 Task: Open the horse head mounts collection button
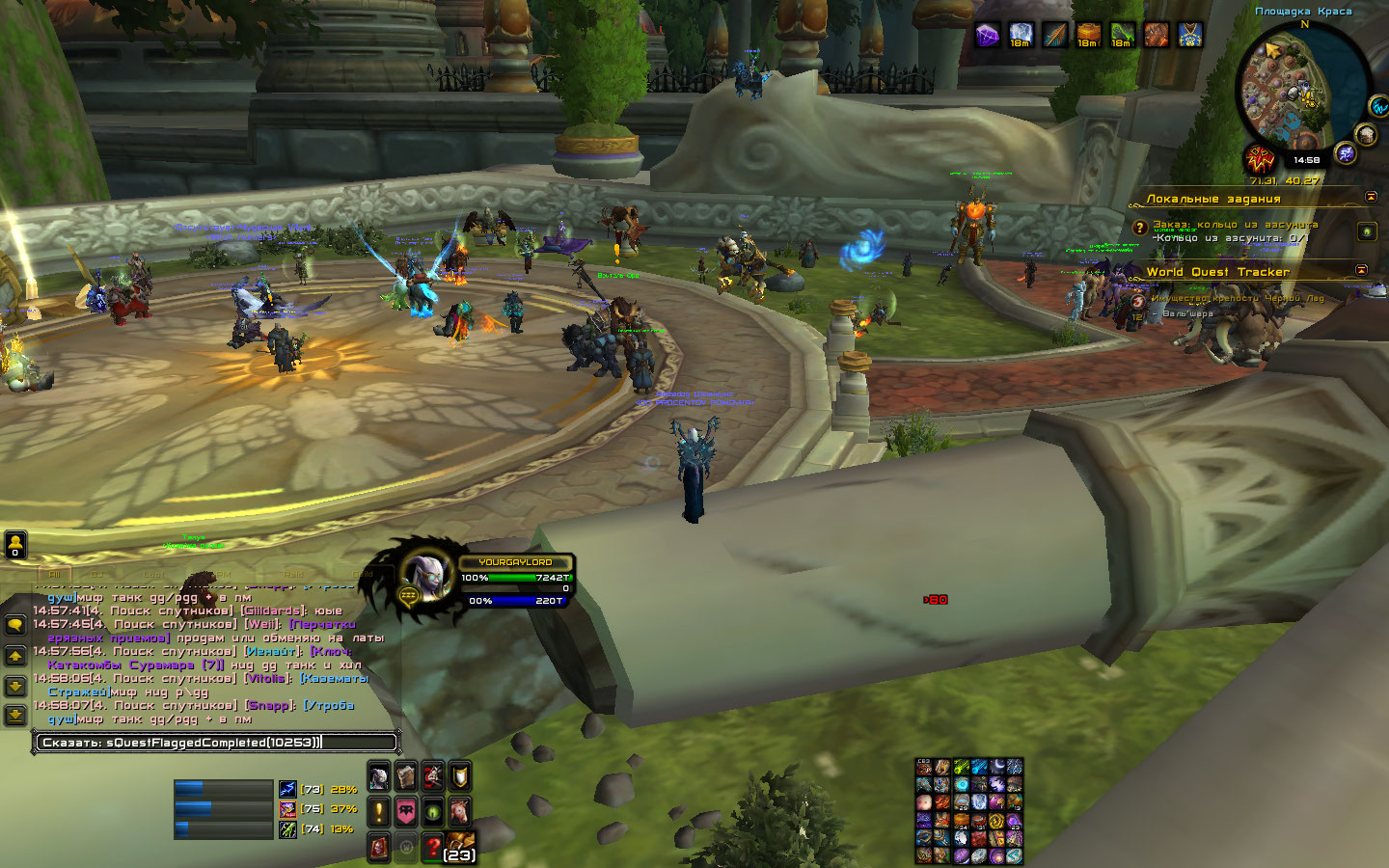pyautogui.click(x=460, y=811)
